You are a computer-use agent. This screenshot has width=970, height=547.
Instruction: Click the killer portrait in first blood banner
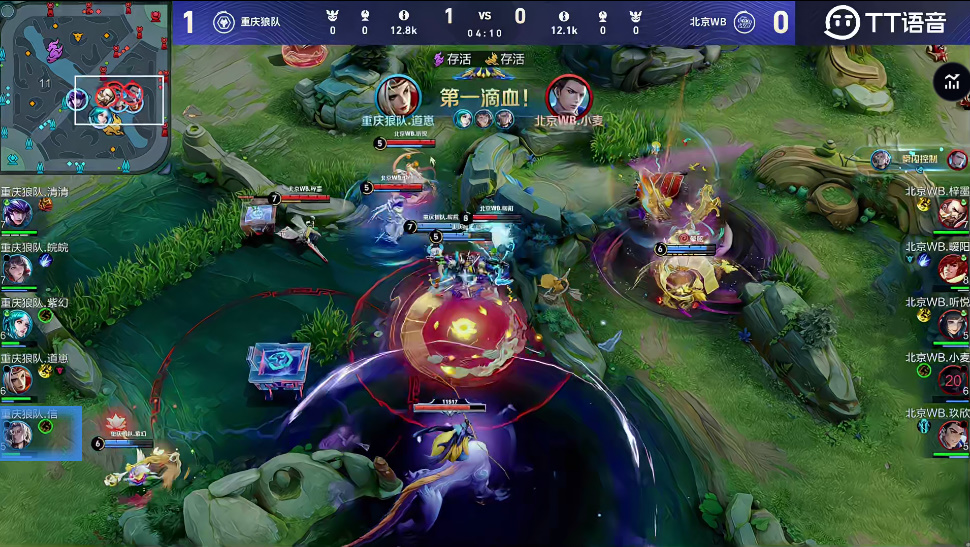point(398,96)
